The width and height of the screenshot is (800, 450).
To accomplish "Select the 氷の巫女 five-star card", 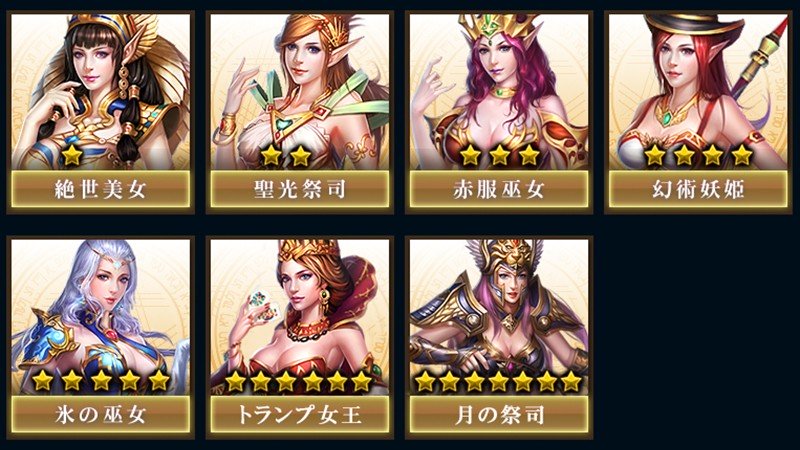I will pos(100,336).
